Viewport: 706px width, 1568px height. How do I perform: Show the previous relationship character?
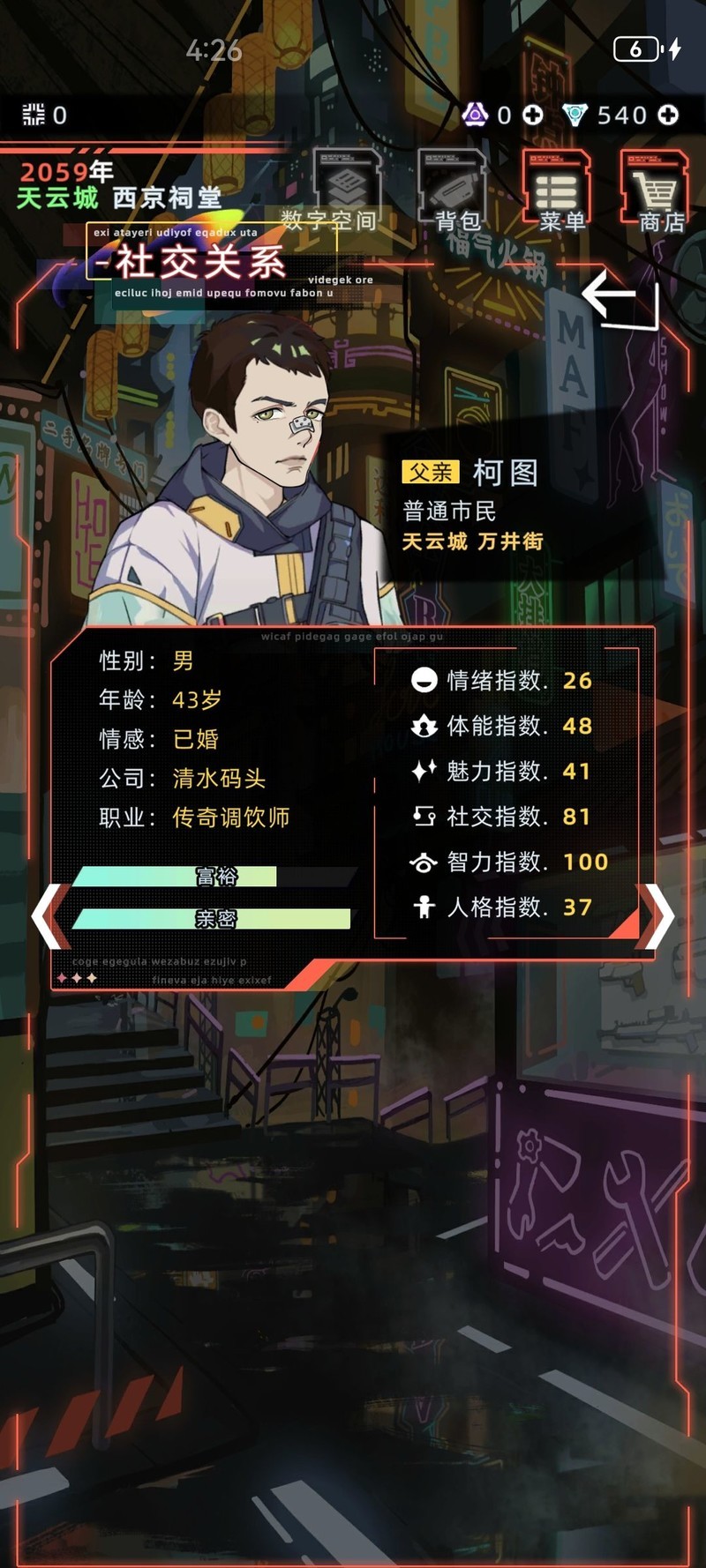pyautogui.click(x=49, y=917)
